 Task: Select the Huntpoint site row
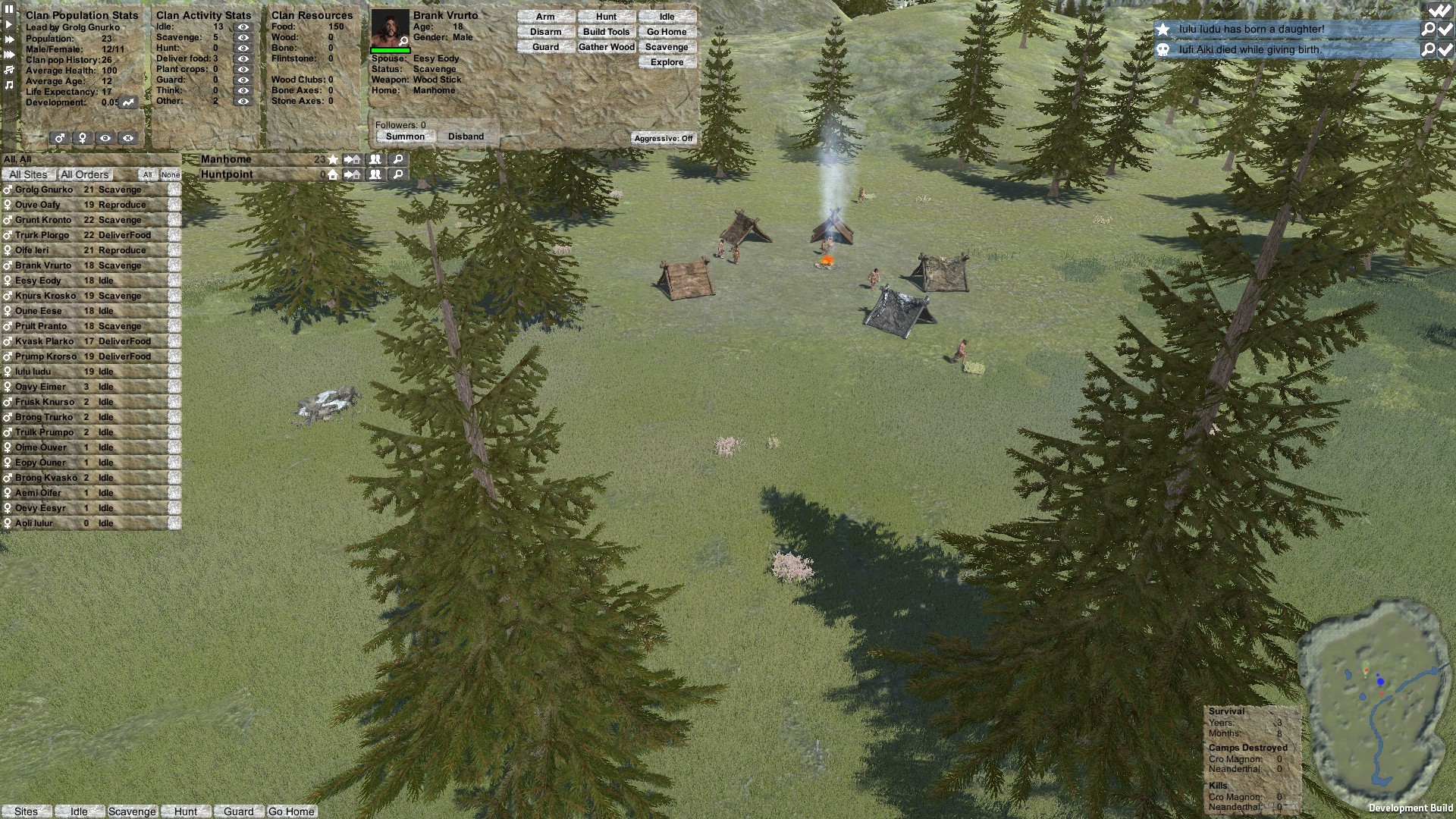click(x=227, y=174)
